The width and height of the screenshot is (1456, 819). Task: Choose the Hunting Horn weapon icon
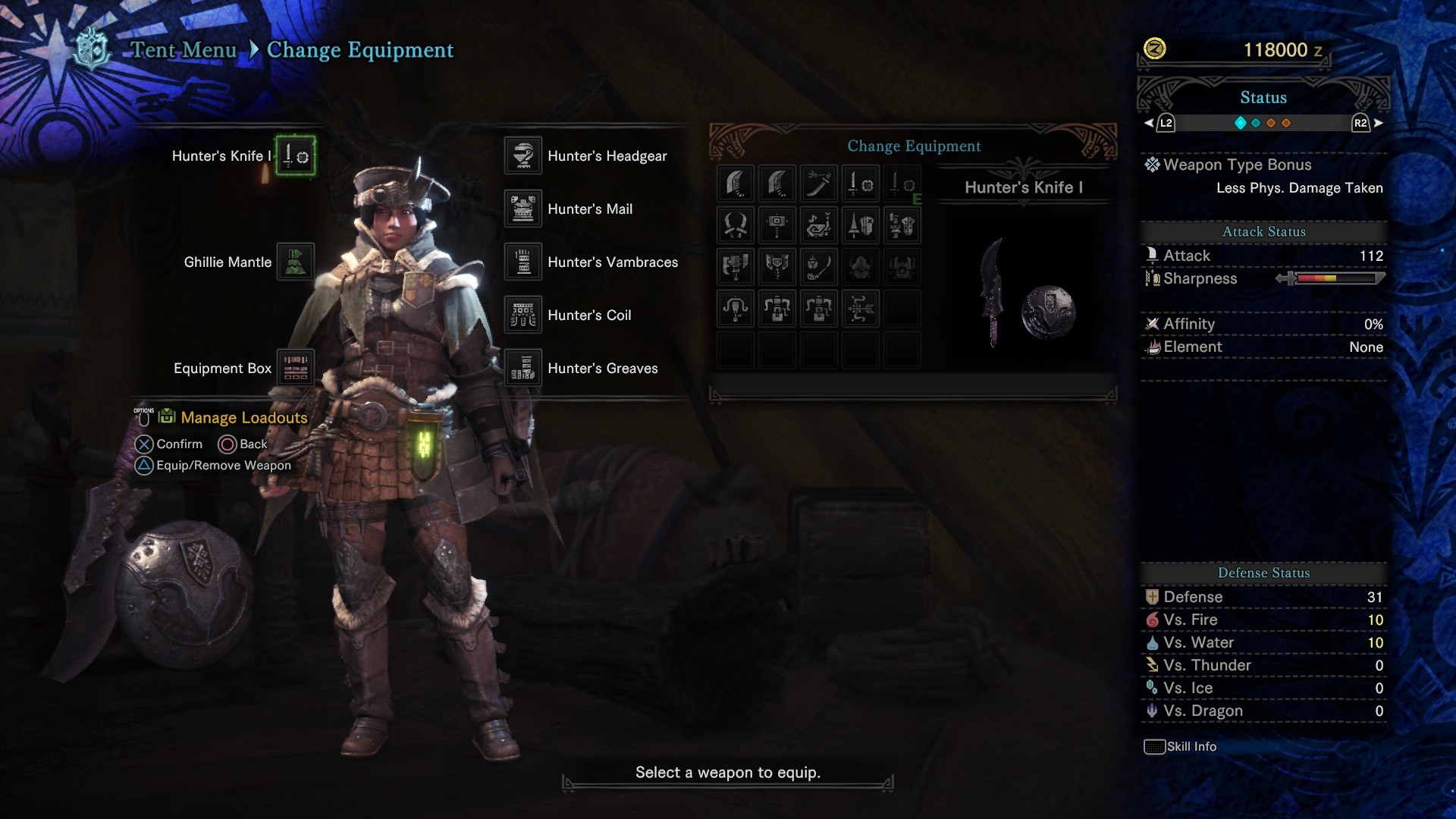coord(818,225)
